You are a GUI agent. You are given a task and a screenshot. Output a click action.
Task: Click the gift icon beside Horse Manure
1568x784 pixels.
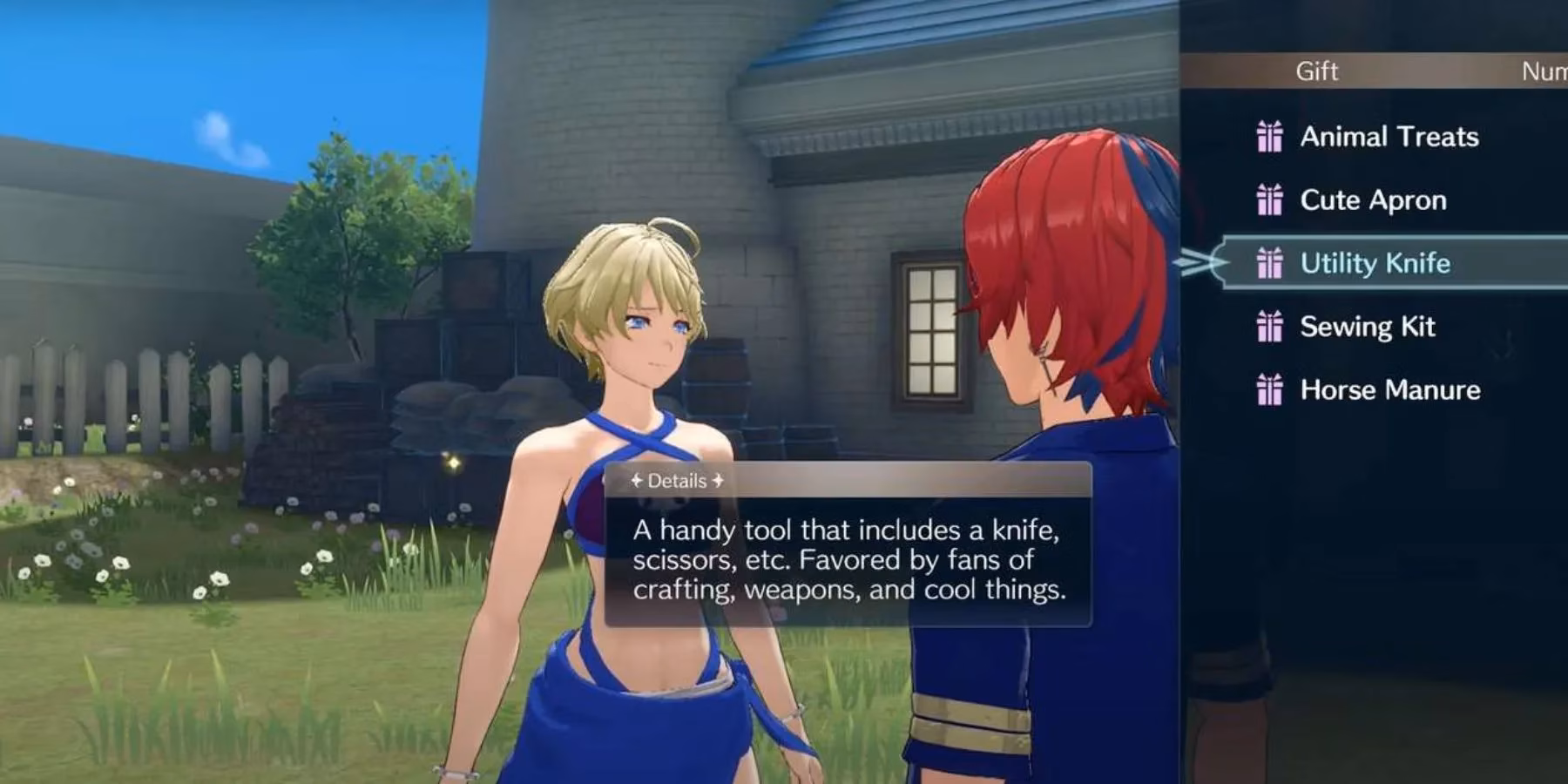point(1271,390)
